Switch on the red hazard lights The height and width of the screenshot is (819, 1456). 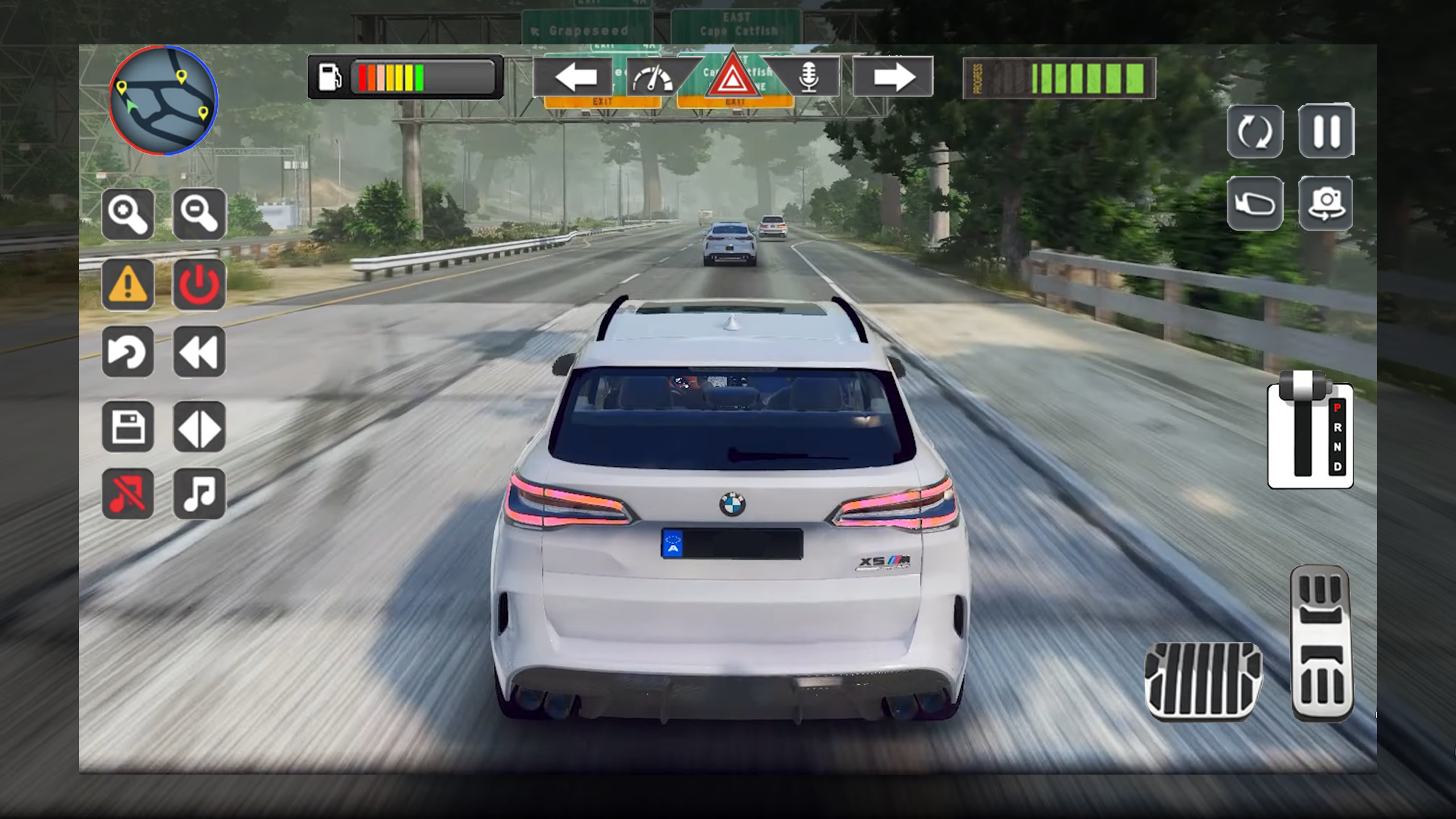pyautogui.click(x=732, y=77)
